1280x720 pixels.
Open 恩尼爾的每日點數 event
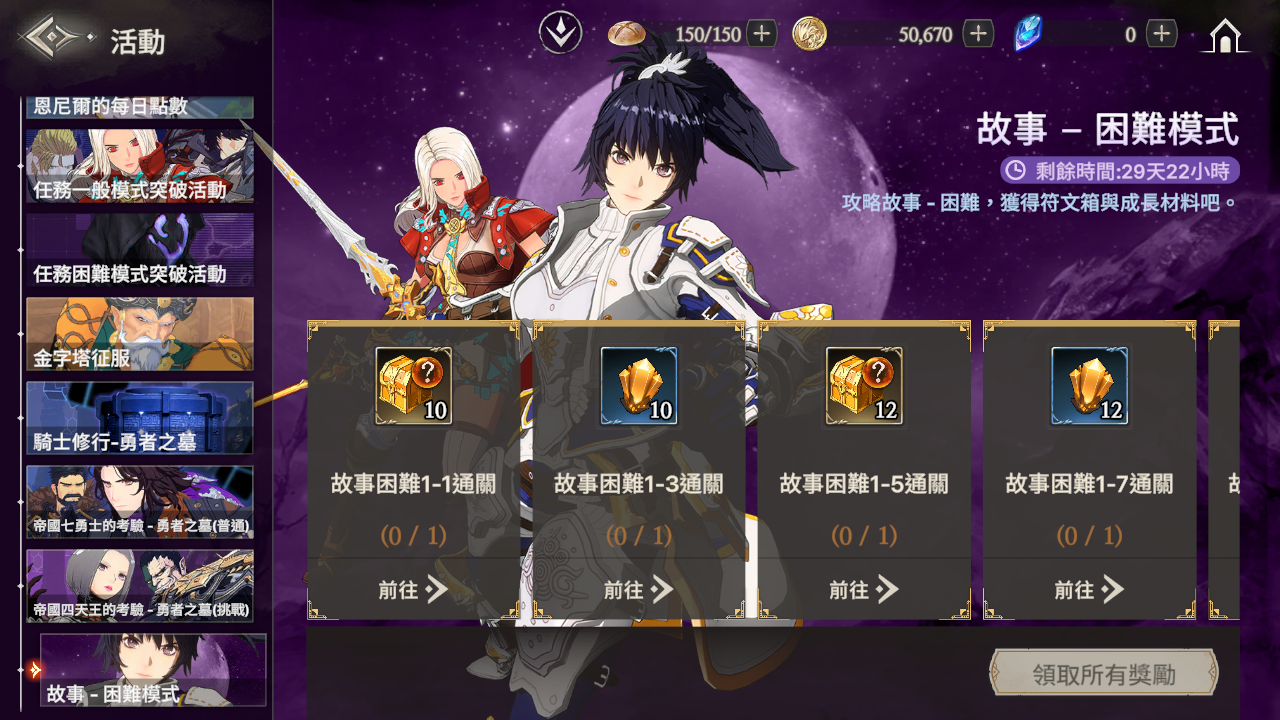140,107
